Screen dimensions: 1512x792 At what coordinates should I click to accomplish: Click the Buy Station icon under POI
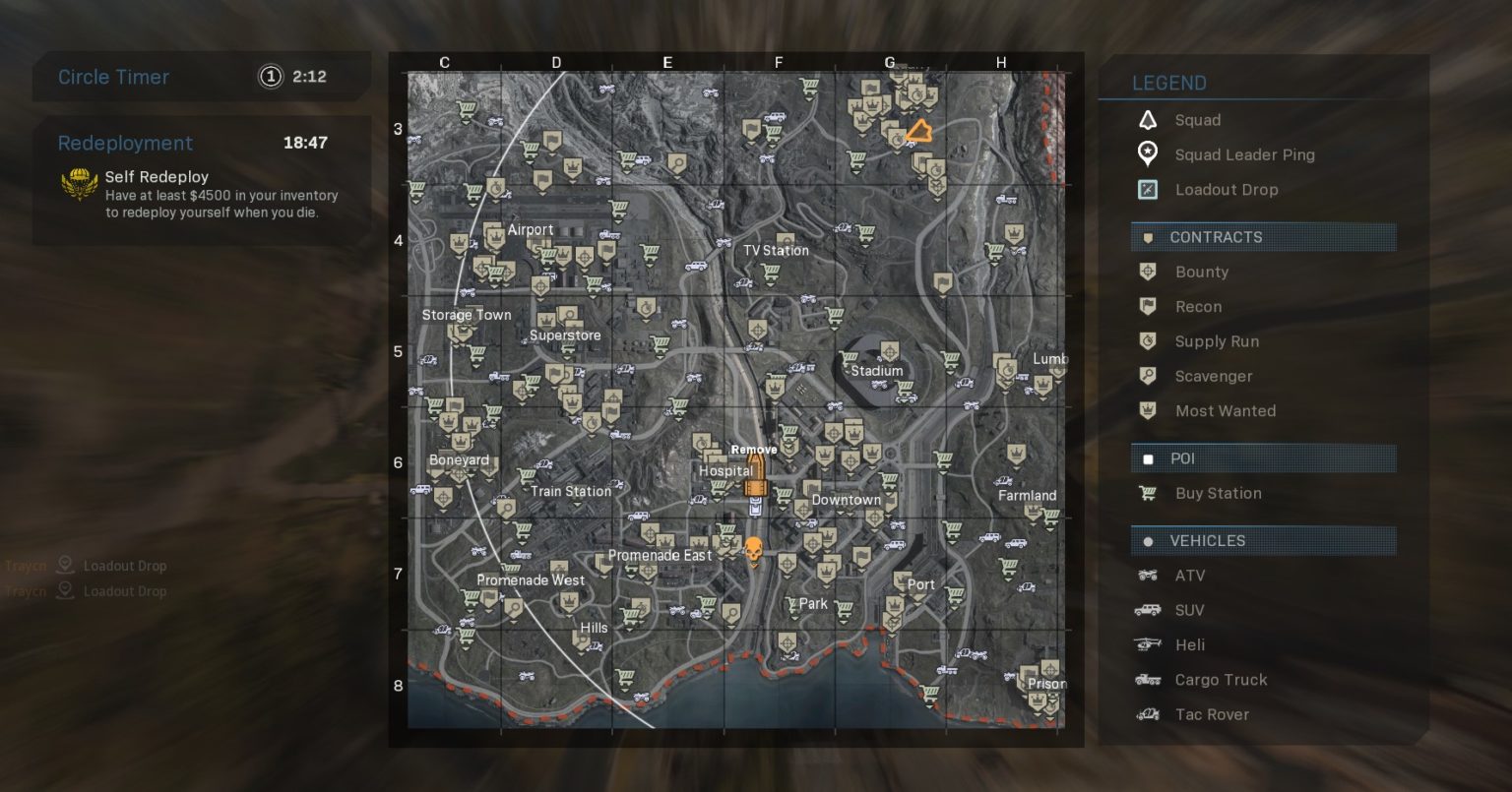pos(1147,493)
